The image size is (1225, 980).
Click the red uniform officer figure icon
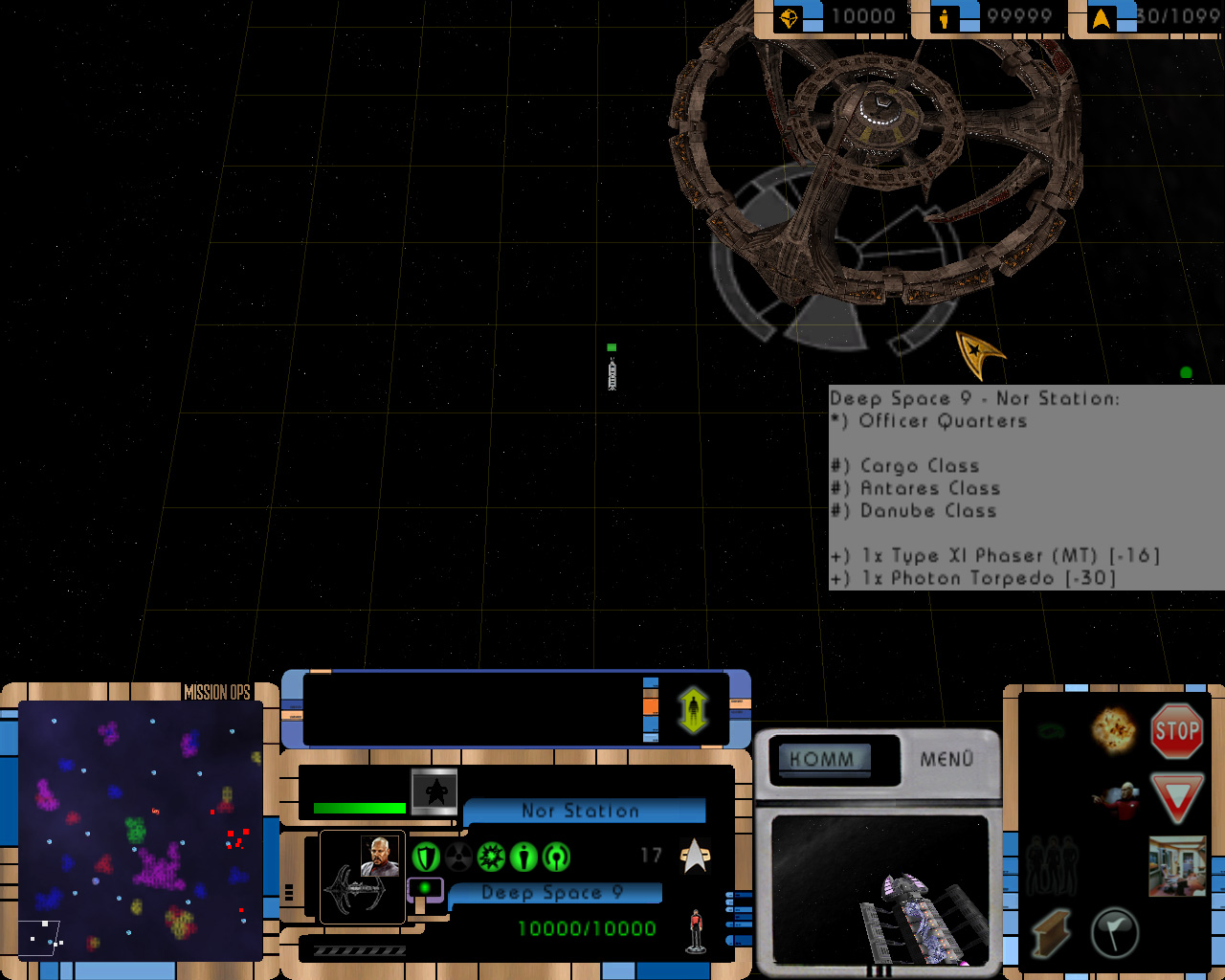point(696,931)
